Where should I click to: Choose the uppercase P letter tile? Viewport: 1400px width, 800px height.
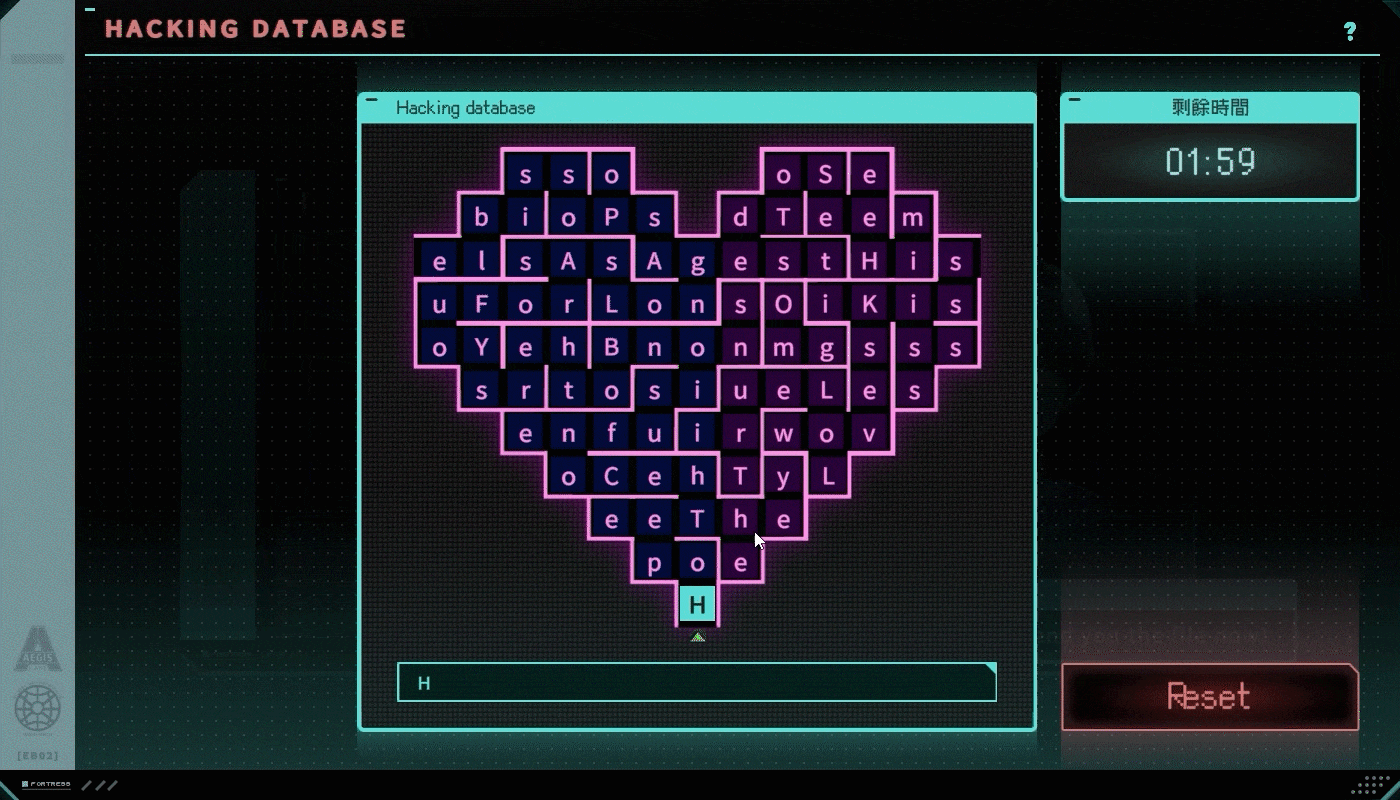pos(612,218)
